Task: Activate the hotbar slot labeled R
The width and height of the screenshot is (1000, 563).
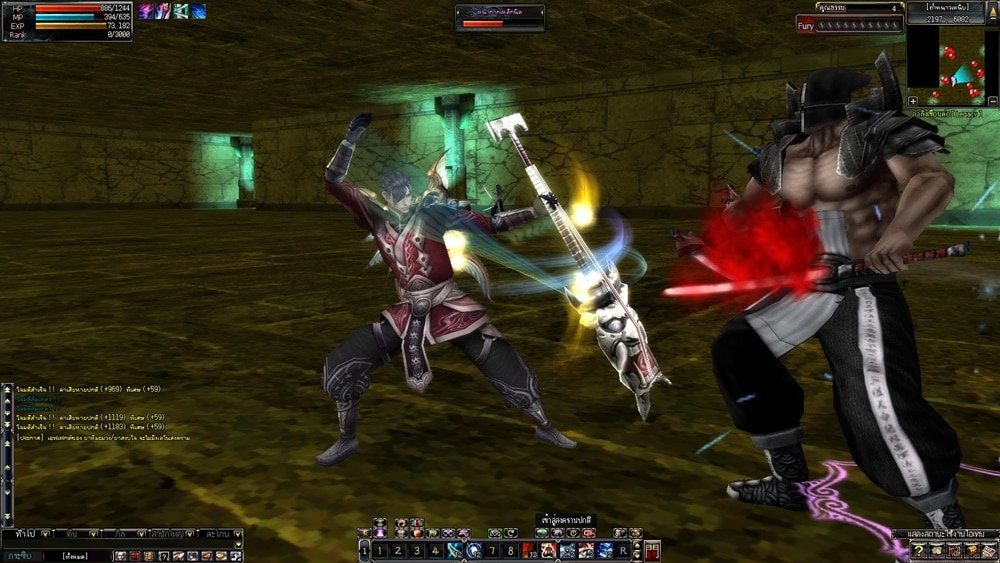Action: [x=623, y=550]
